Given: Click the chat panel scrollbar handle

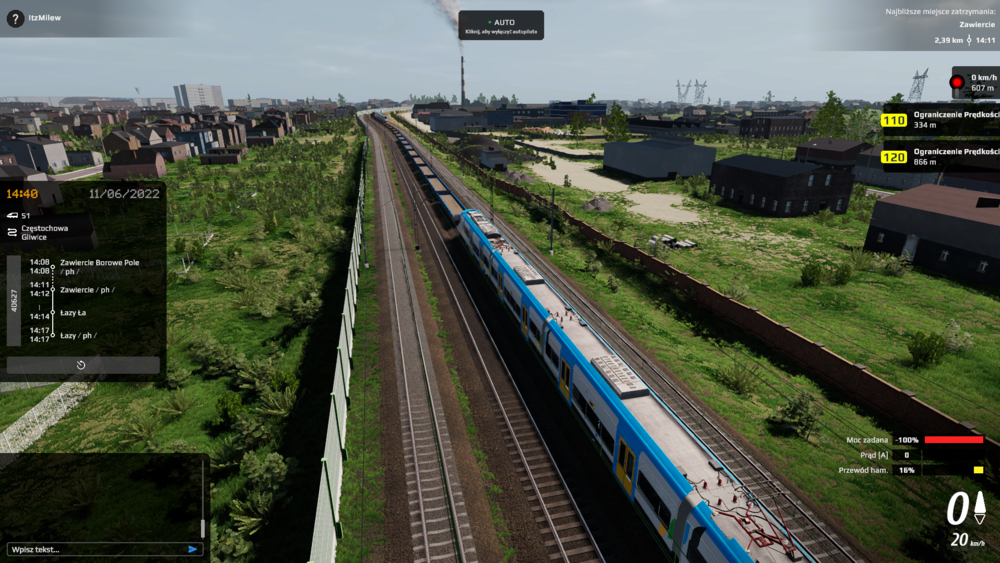Looking at the screenshot, I should coord(203,527).
